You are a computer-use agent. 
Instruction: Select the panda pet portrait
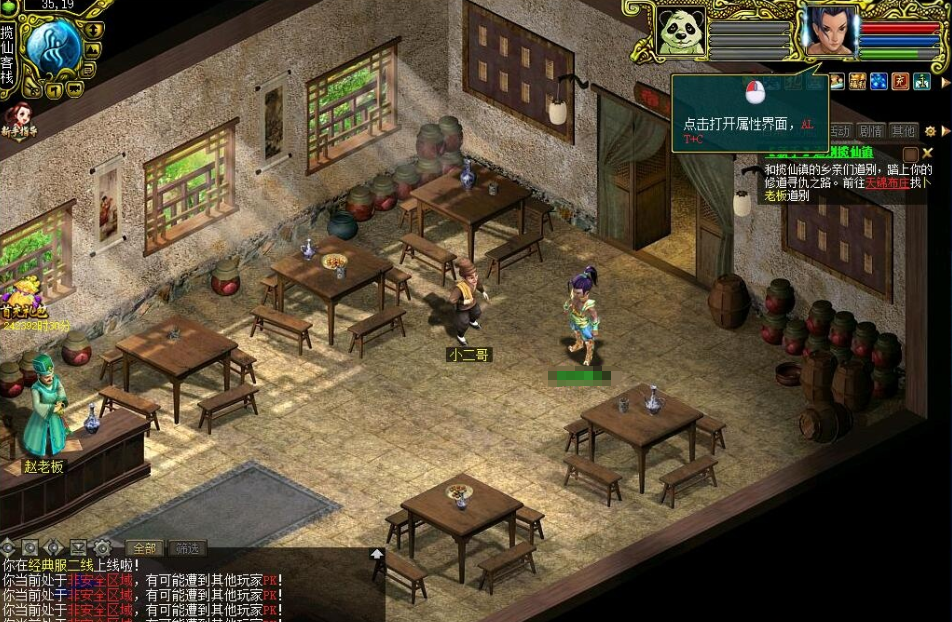681,32
